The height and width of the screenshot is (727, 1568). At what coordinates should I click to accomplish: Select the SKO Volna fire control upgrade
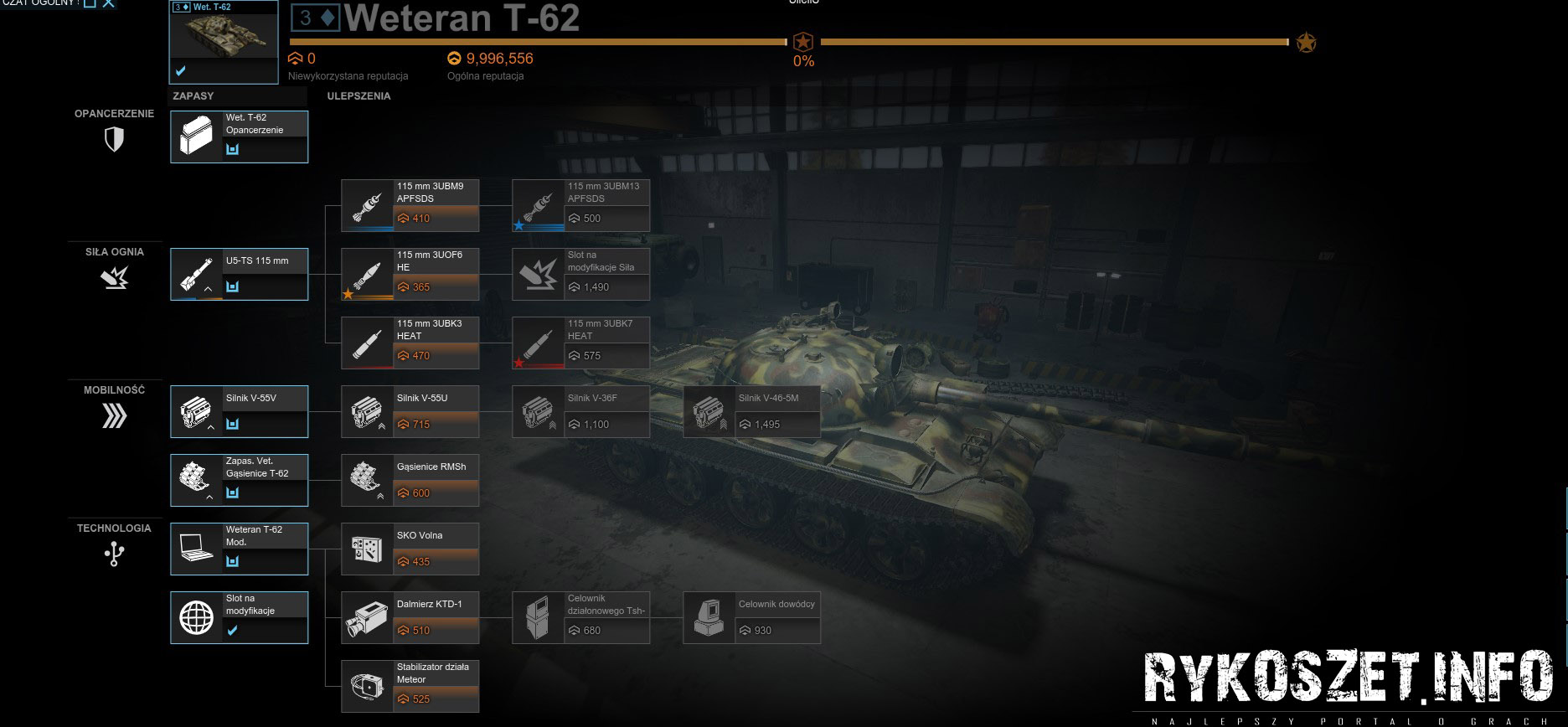pyautogui.click(x=410, y=549)
